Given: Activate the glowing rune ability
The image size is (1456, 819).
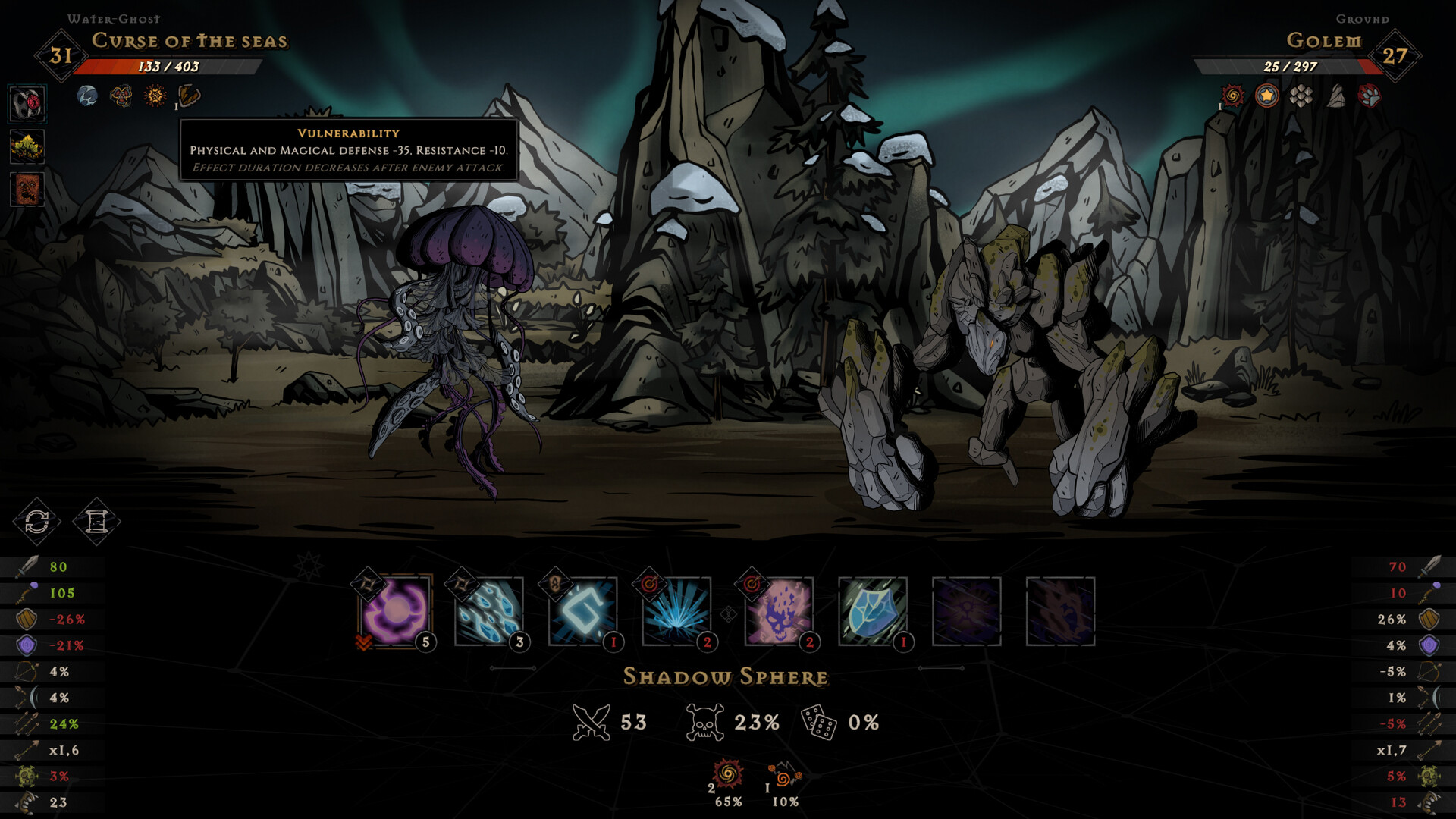Looking at the screenshot, I should pos(582,611).
